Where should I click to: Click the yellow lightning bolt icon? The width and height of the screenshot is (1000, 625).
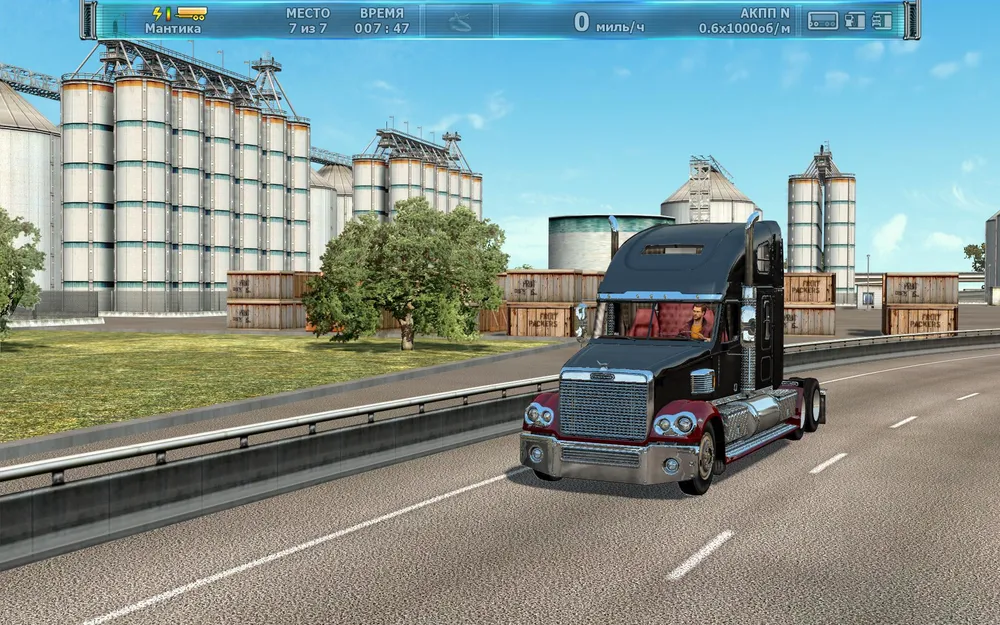pyautogui.click(x=160, y=13)
